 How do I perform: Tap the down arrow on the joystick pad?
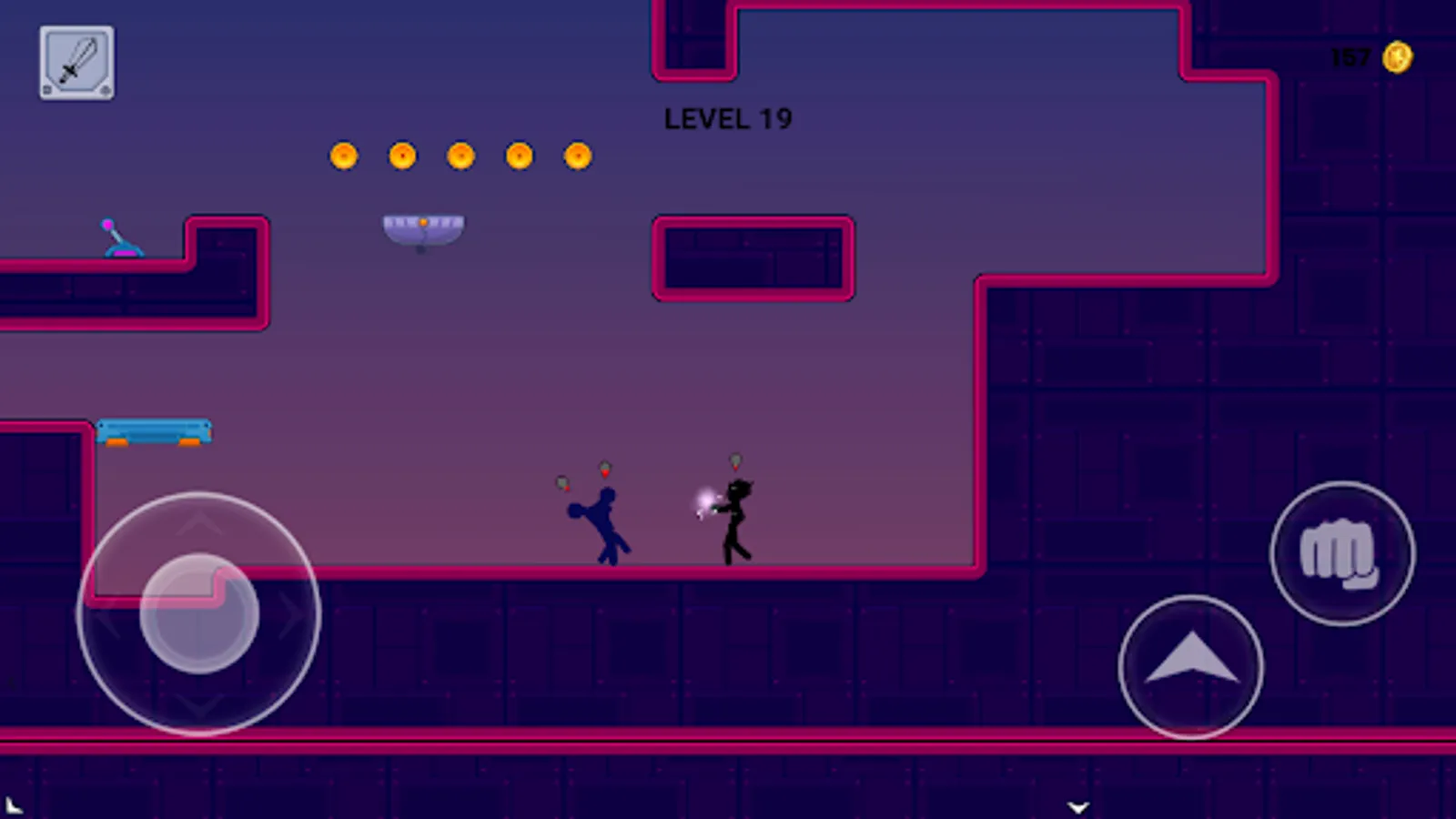coord(198,703)
